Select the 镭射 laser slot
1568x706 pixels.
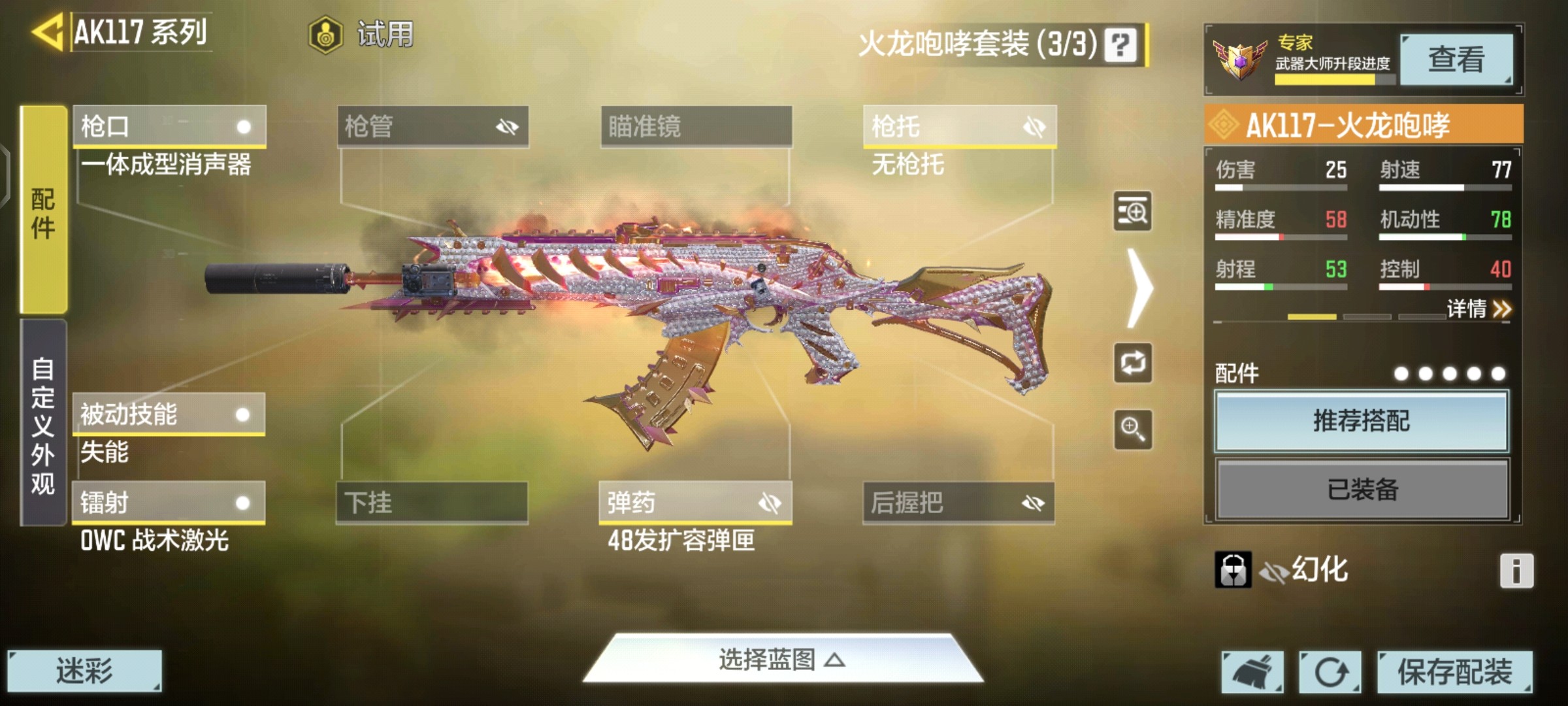click(x=169, y=503)
